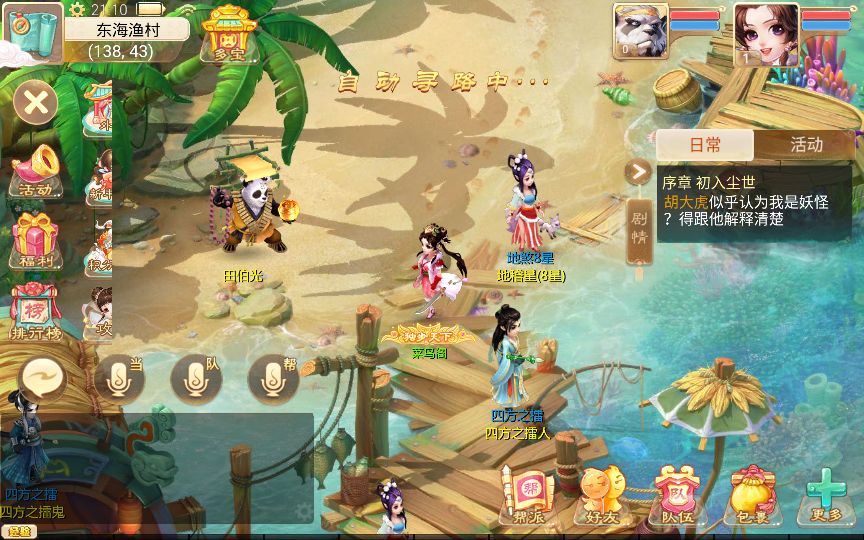Switch to the 活动 tab in quest panel
Screen dimensions: 864x540
pyautogui.click(x=806, y=145)
